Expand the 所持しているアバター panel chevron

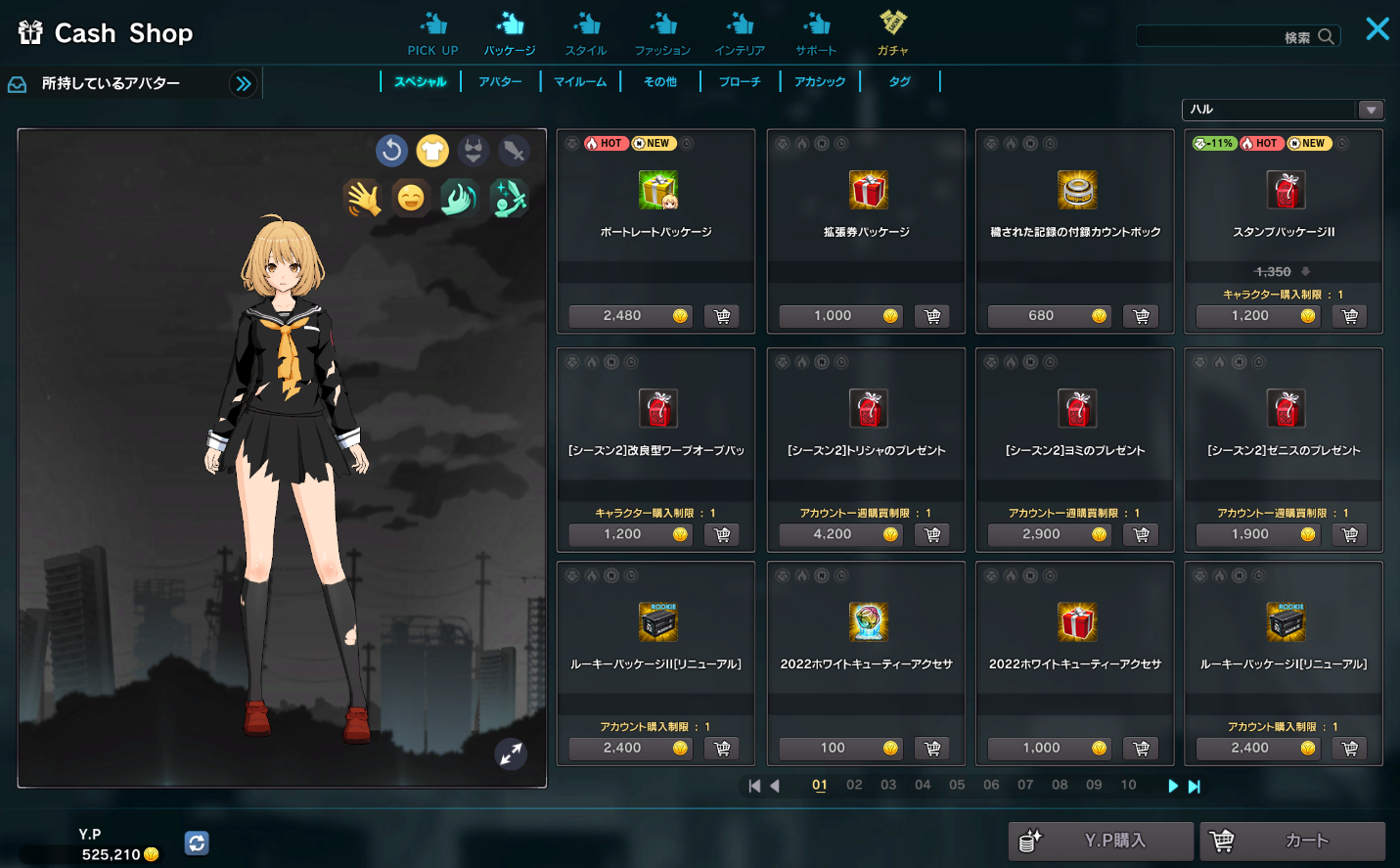(244, 83)
